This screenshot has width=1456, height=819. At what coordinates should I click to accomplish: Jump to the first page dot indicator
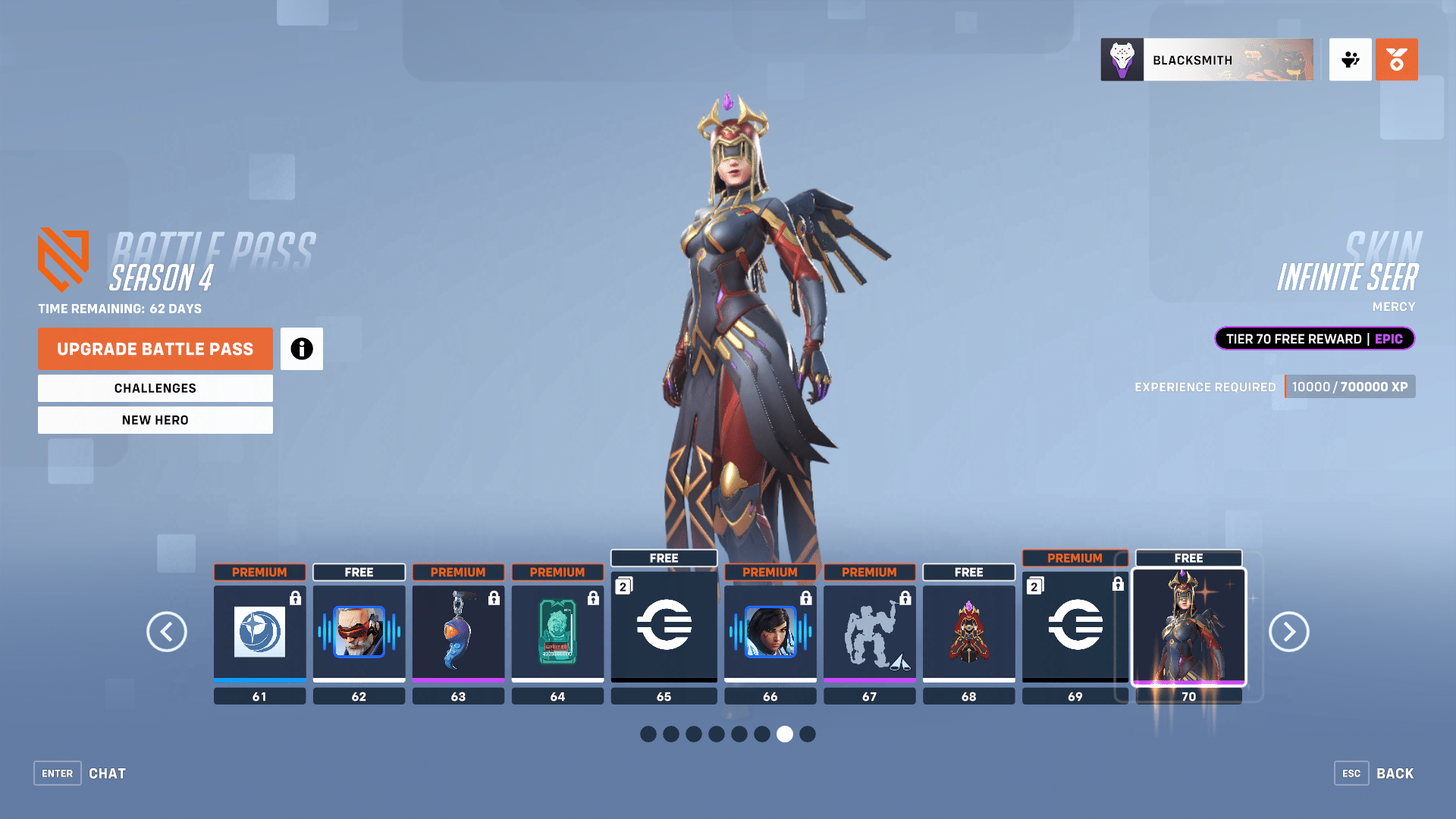point(648,734)
